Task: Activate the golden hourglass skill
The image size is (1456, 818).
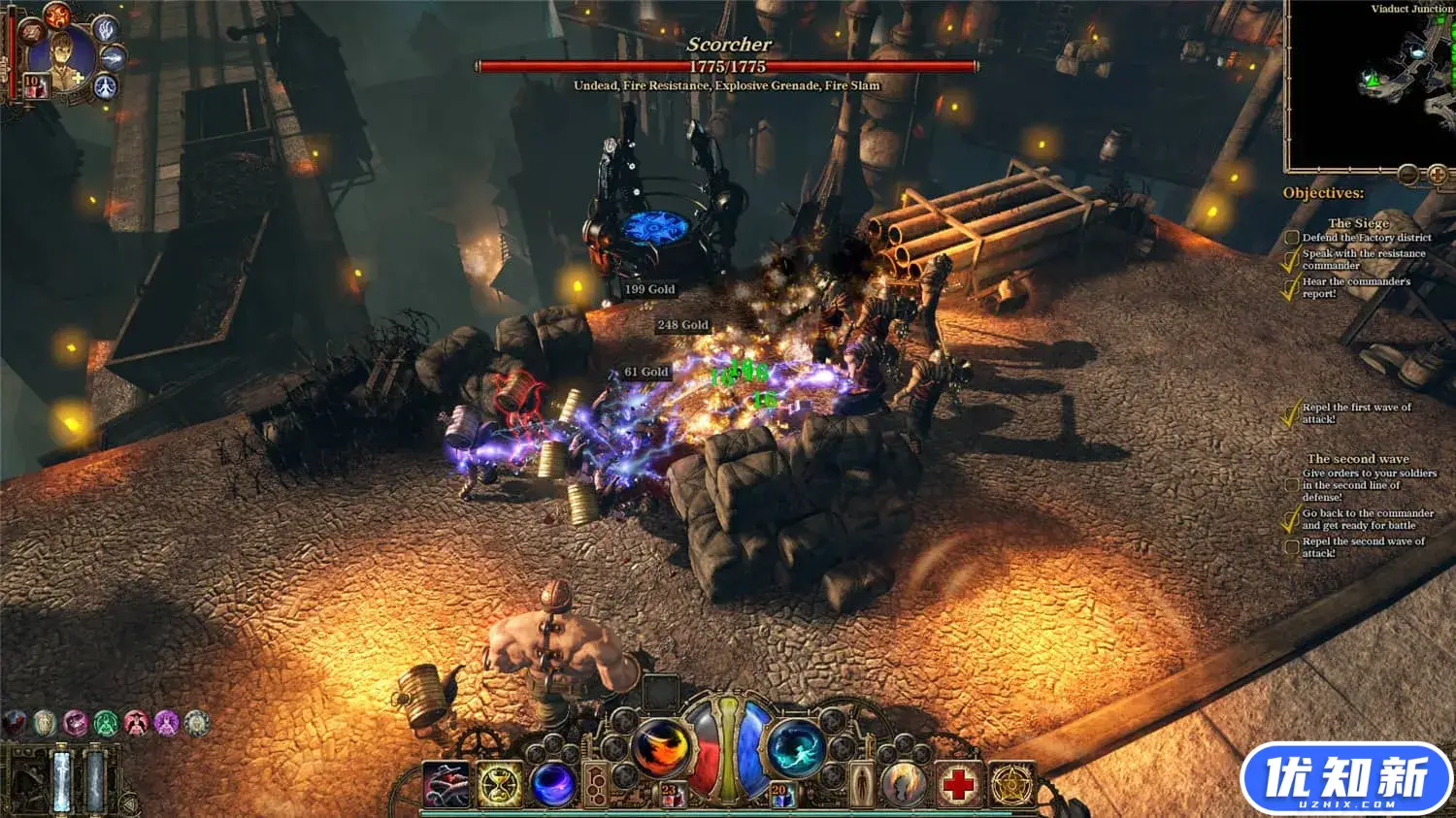Action: click(x=500, y=784)
